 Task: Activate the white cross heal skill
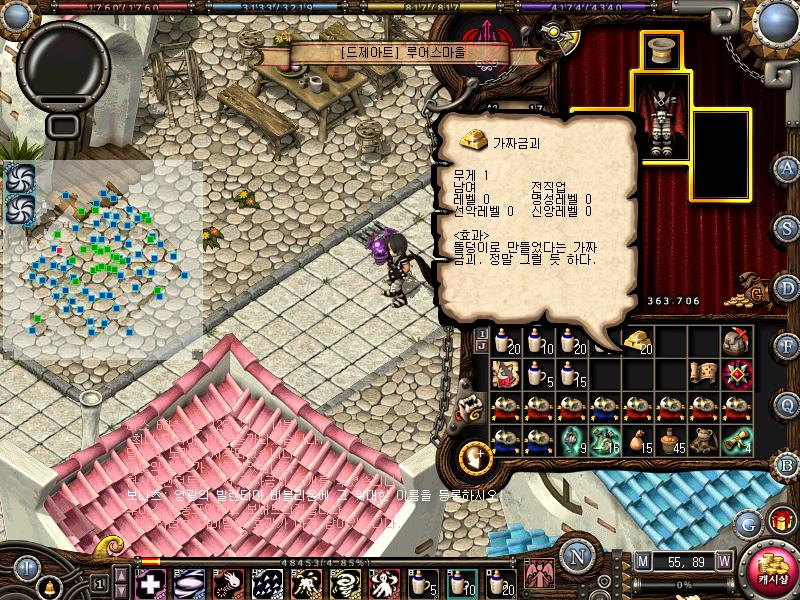pyautogui.click(x=151, y=581)
